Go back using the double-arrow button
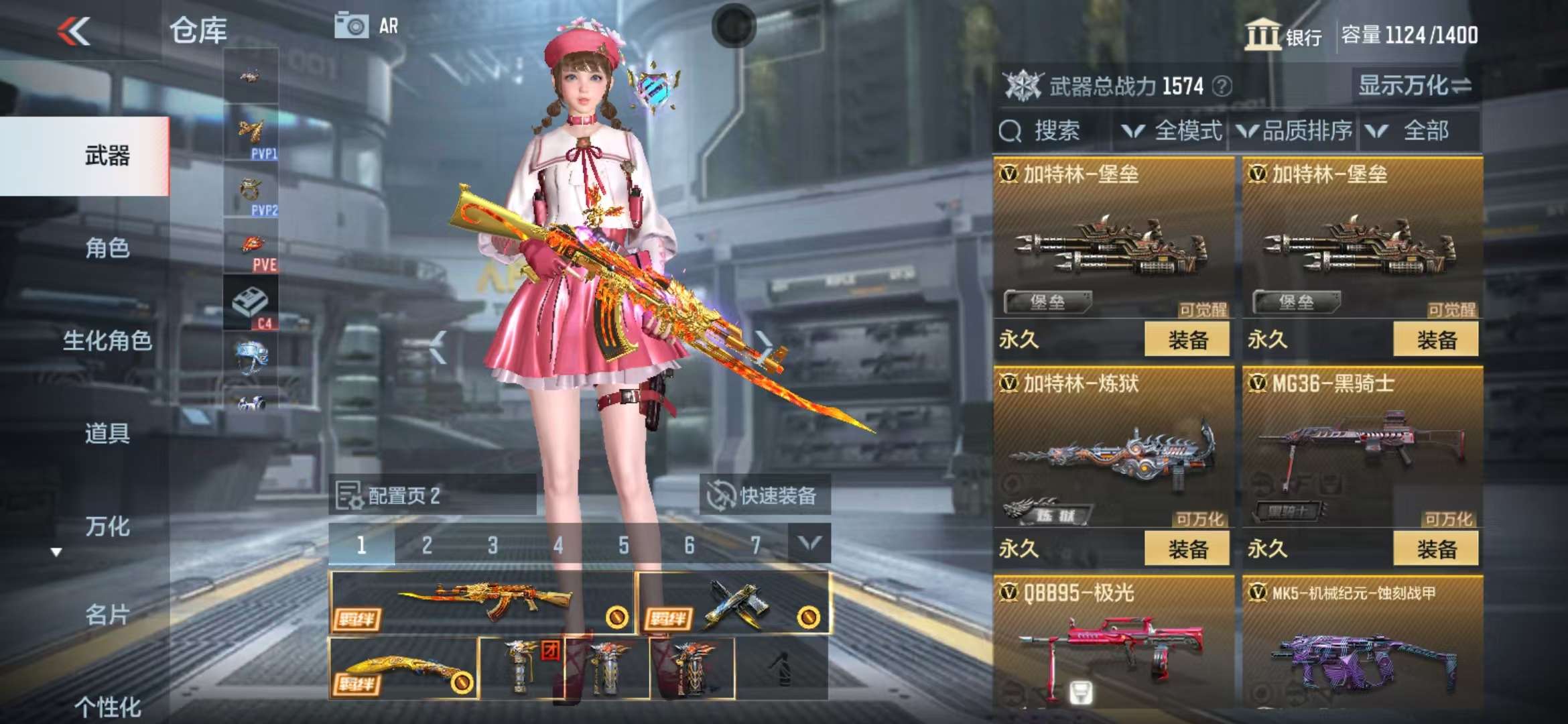 pos(74,31)
